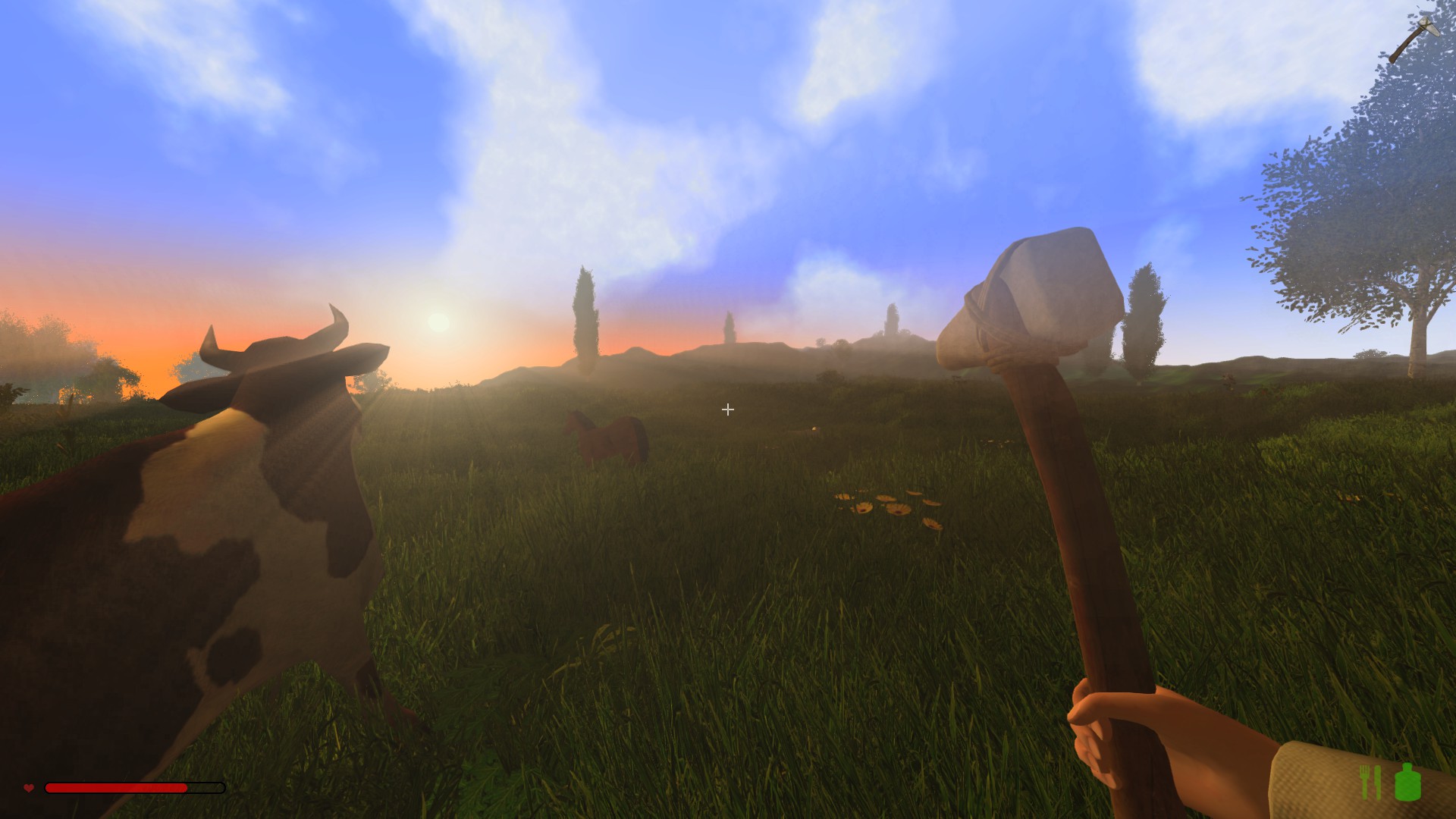Click the crosshair at screen center
This screenshot has width=1456, height=819.
coord(727,410)
